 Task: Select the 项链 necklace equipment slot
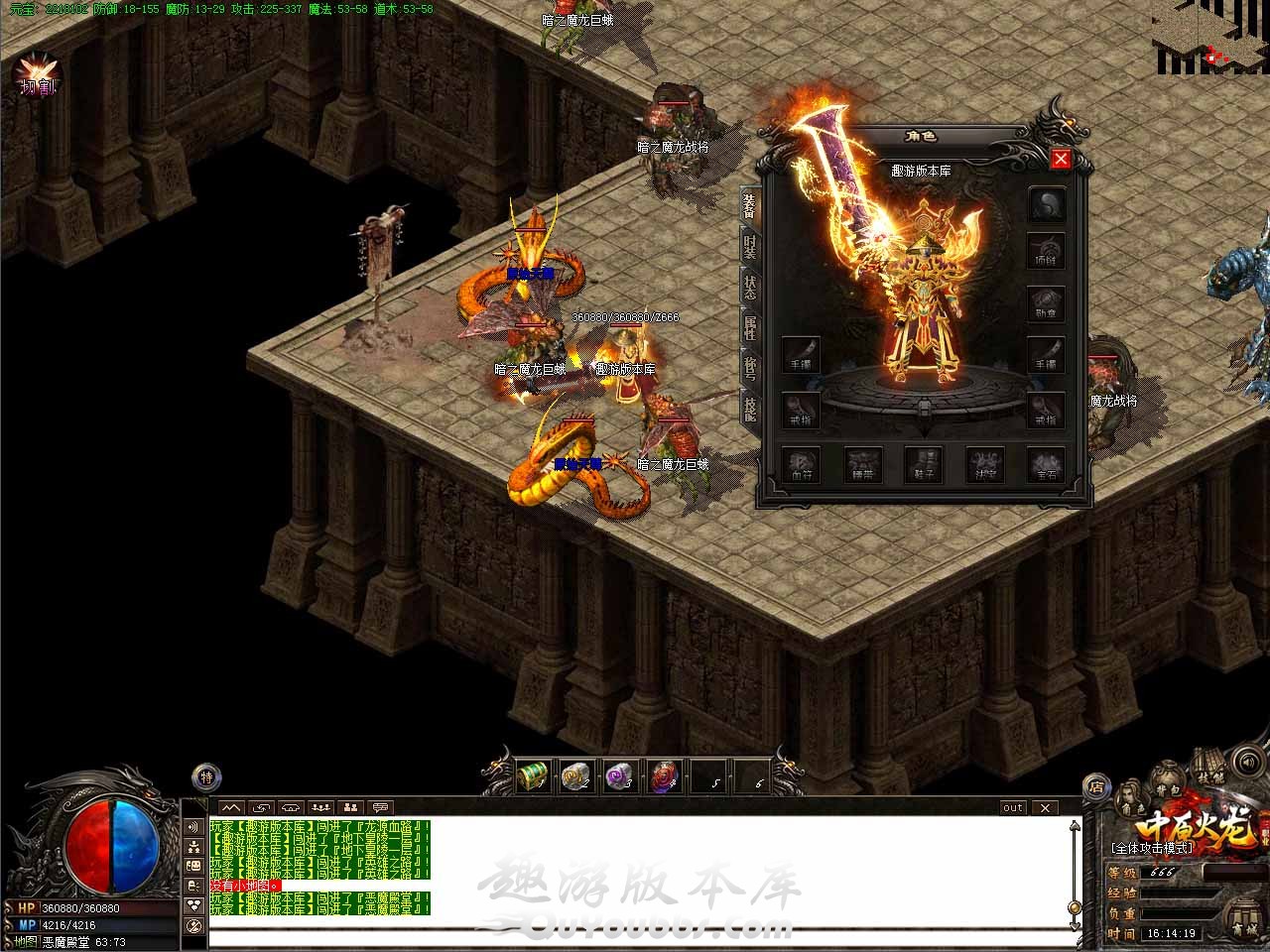[x=1046, y=249]
